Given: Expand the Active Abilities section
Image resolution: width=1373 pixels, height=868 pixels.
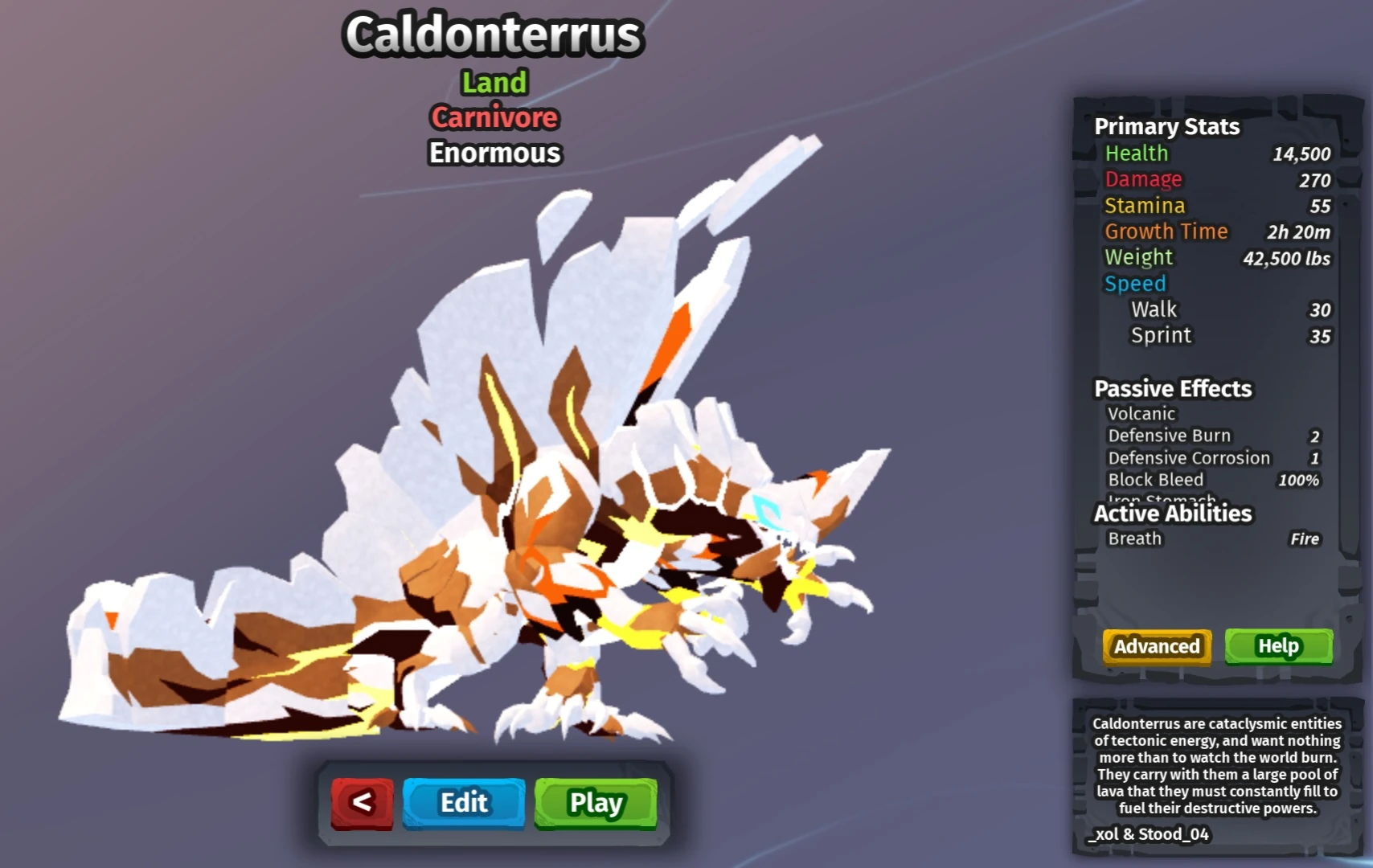Looking at the screenshot, I should pos(1173,514).
